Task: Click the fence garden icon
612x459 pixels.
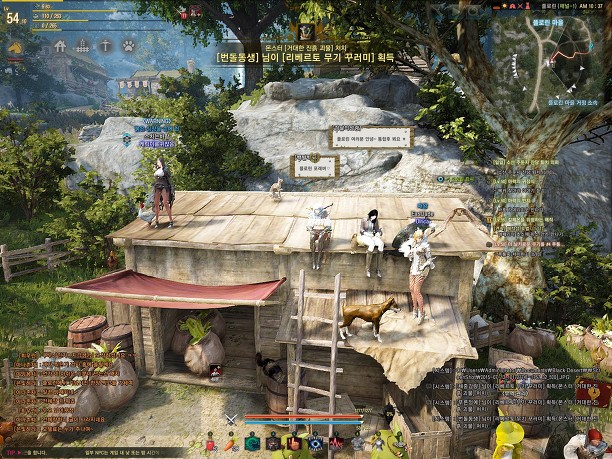Action: (83, 46)
